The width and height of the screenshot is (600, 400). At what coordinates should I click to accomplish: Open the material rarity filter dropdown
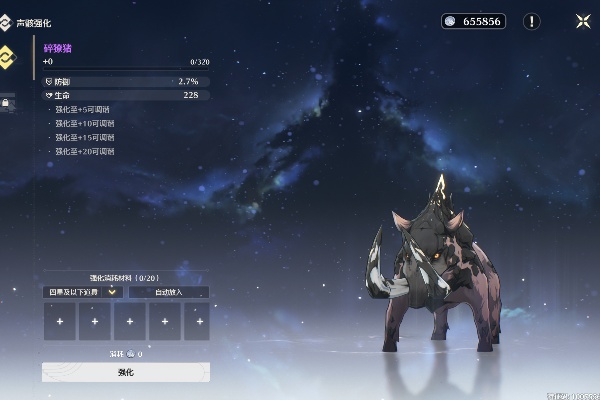point(82,292)
